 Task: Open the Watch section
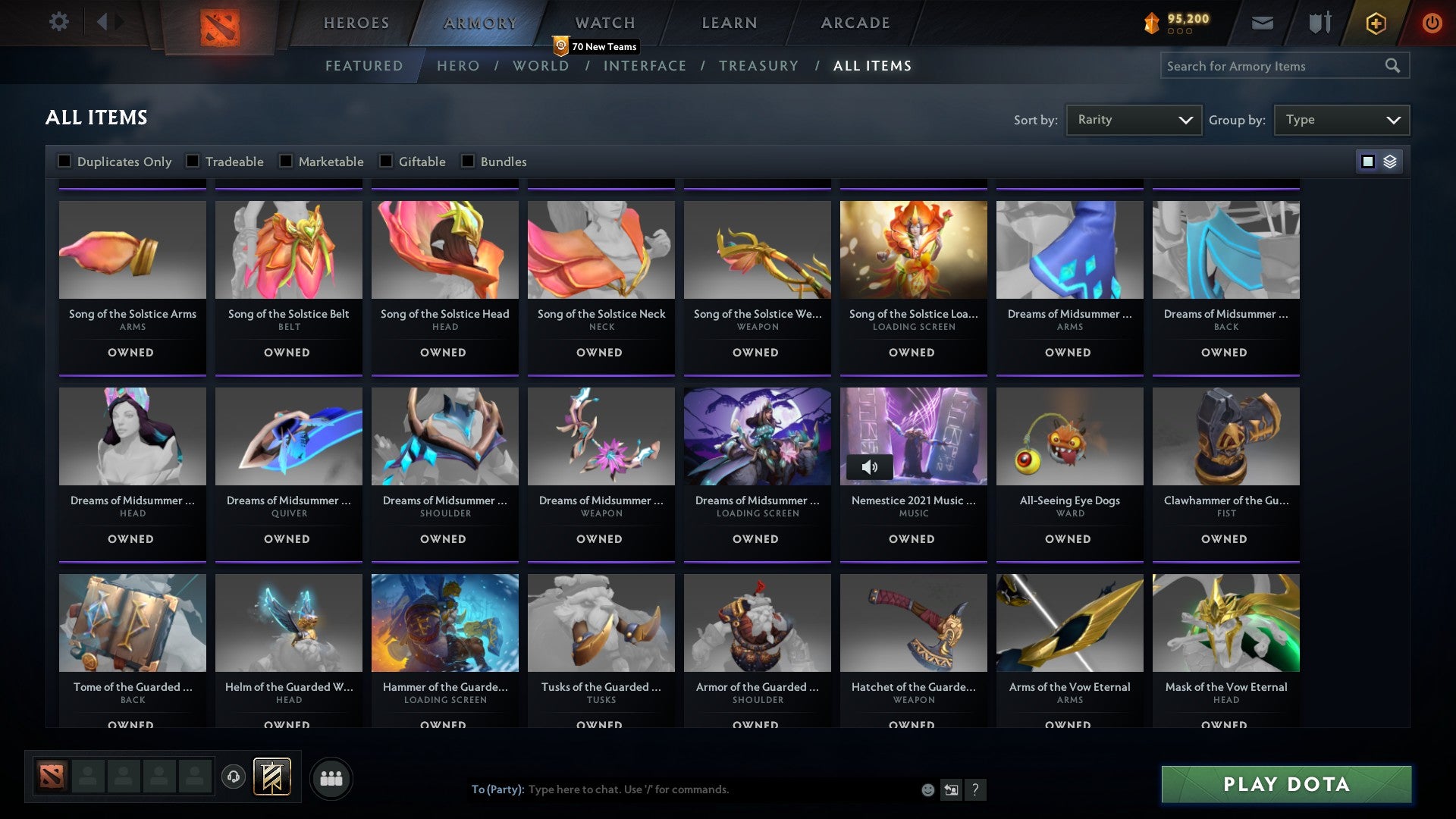[604, 22]
